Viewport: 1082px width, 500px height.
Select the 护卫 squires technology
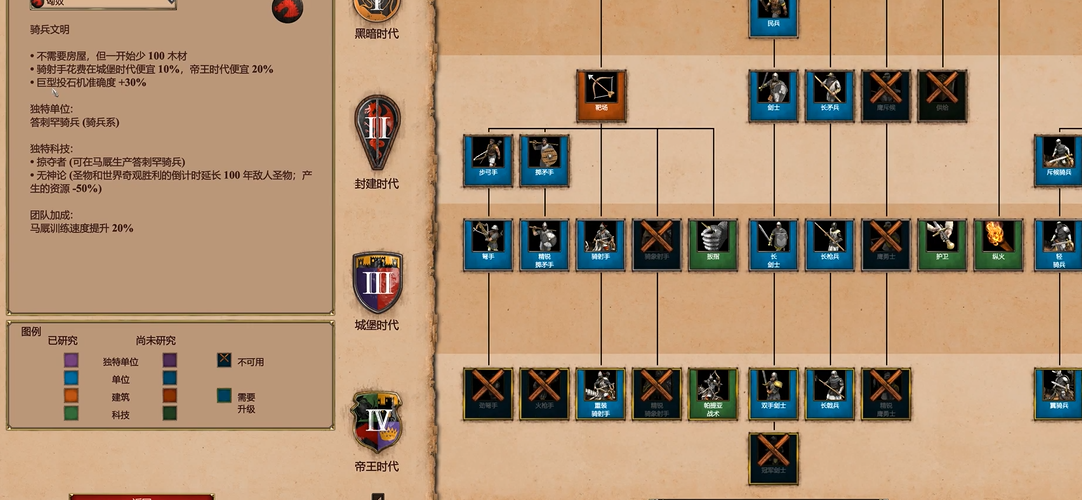tap(942, 245)
